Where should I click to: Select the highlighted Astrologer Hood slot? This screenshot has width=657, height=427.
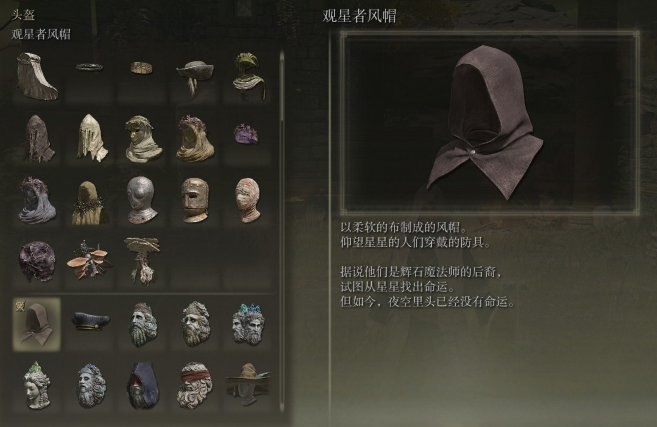pyautogui.click(x=36, y=323)
